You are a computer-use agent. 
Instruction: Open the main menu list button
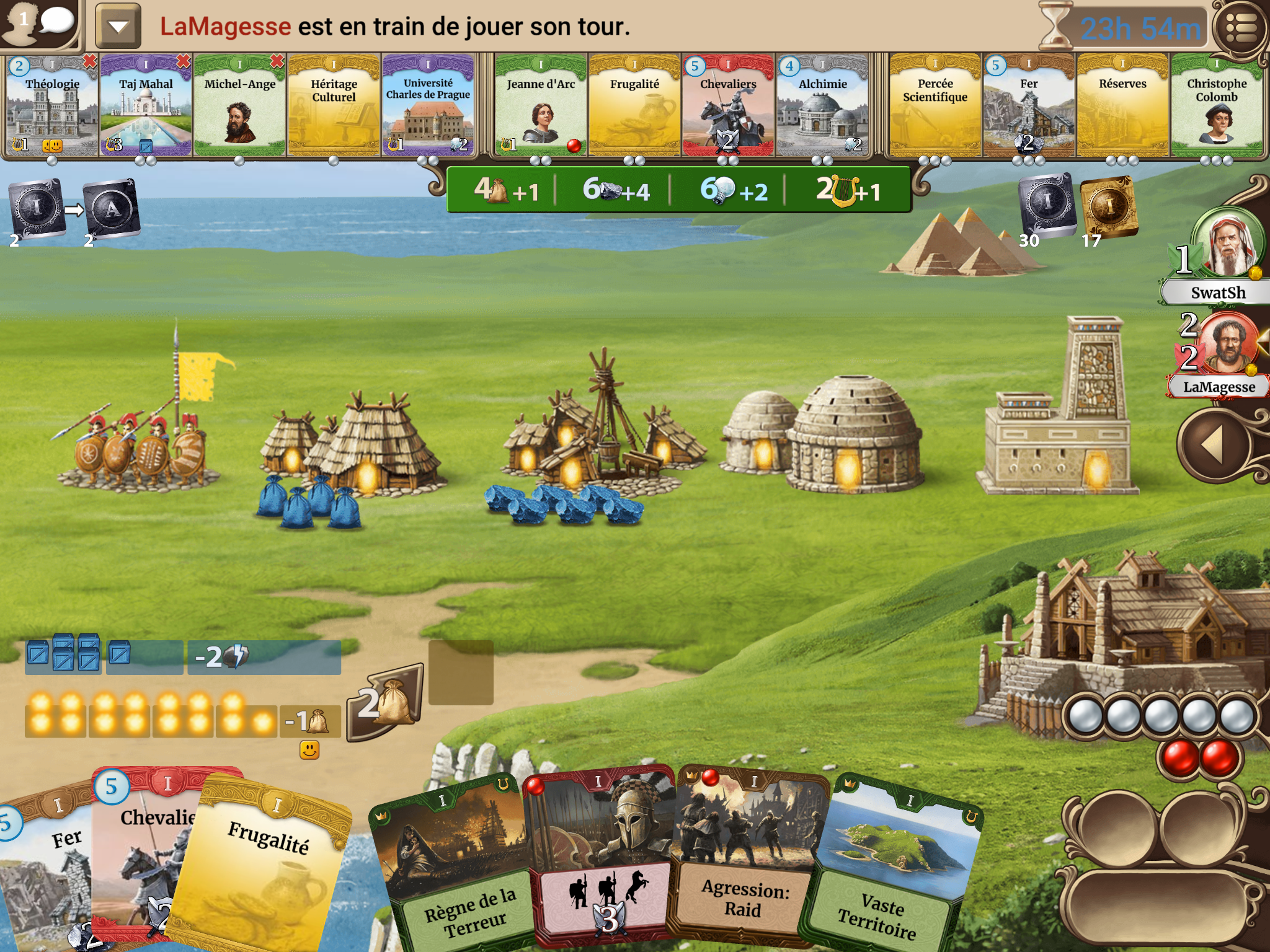click(x=1240, y=28)
